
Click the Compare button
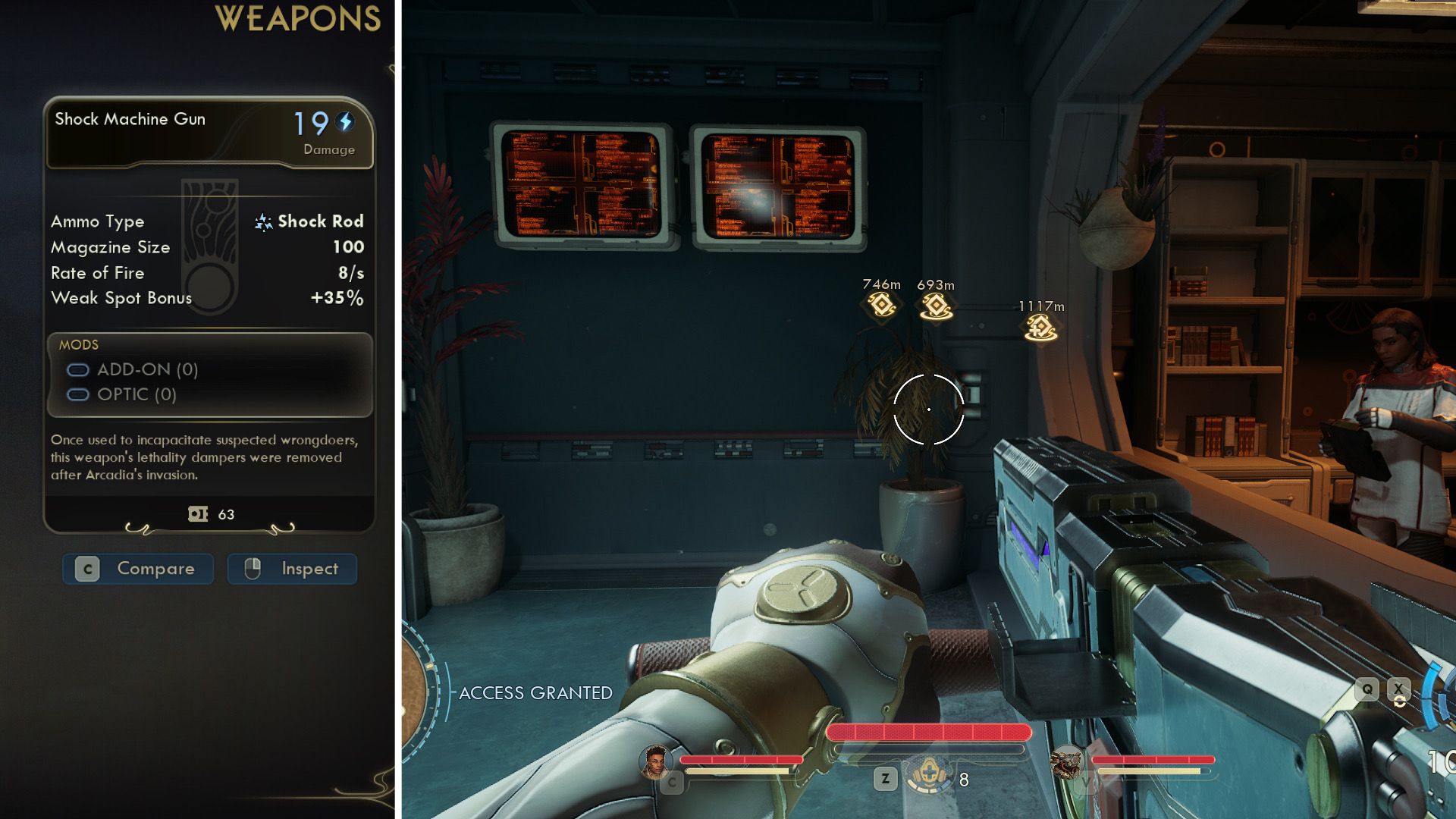(138, 569)
